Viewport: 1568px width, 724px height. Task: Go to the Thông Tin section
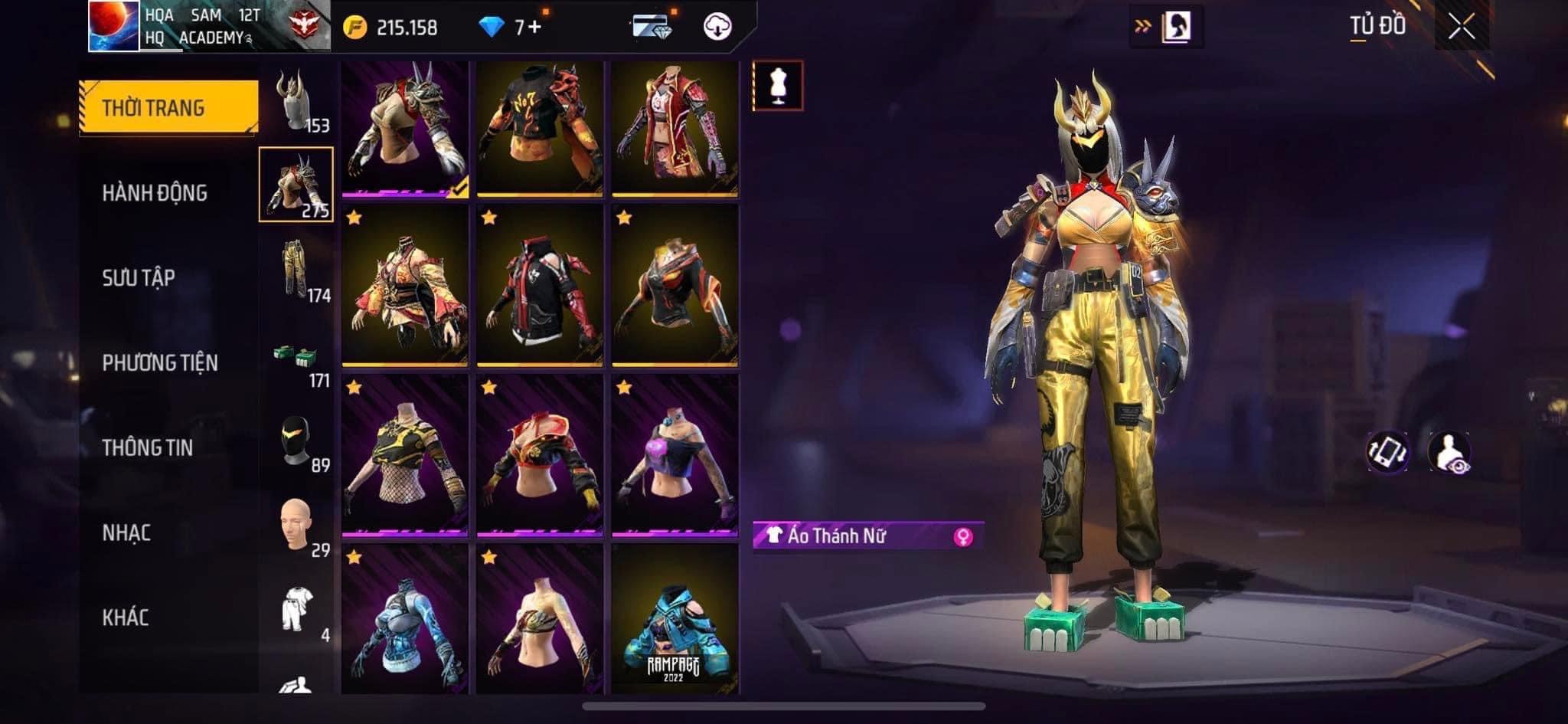coord(148,448)
